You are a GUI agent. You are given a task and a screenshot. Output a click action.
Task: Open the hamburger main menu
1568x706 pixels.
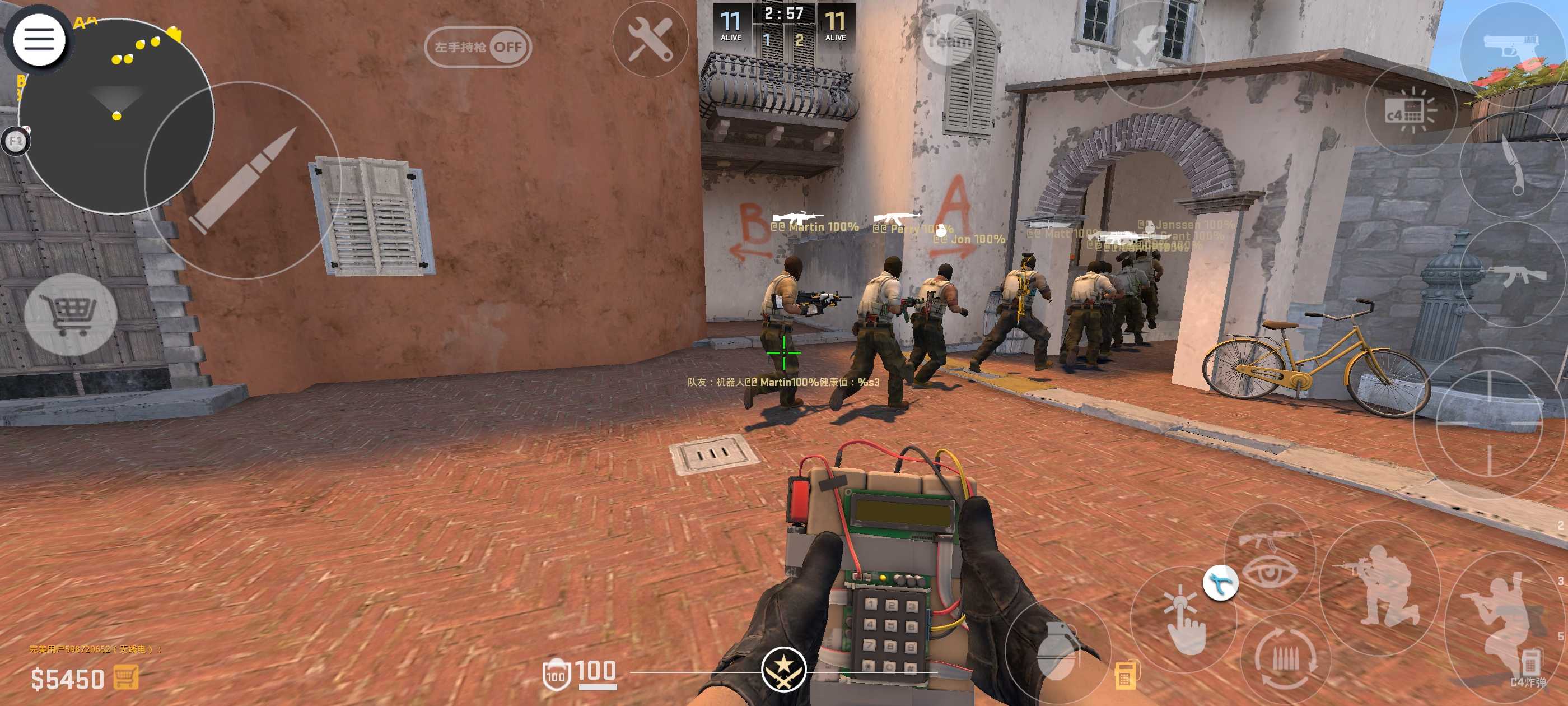click(x=39, y=40)
